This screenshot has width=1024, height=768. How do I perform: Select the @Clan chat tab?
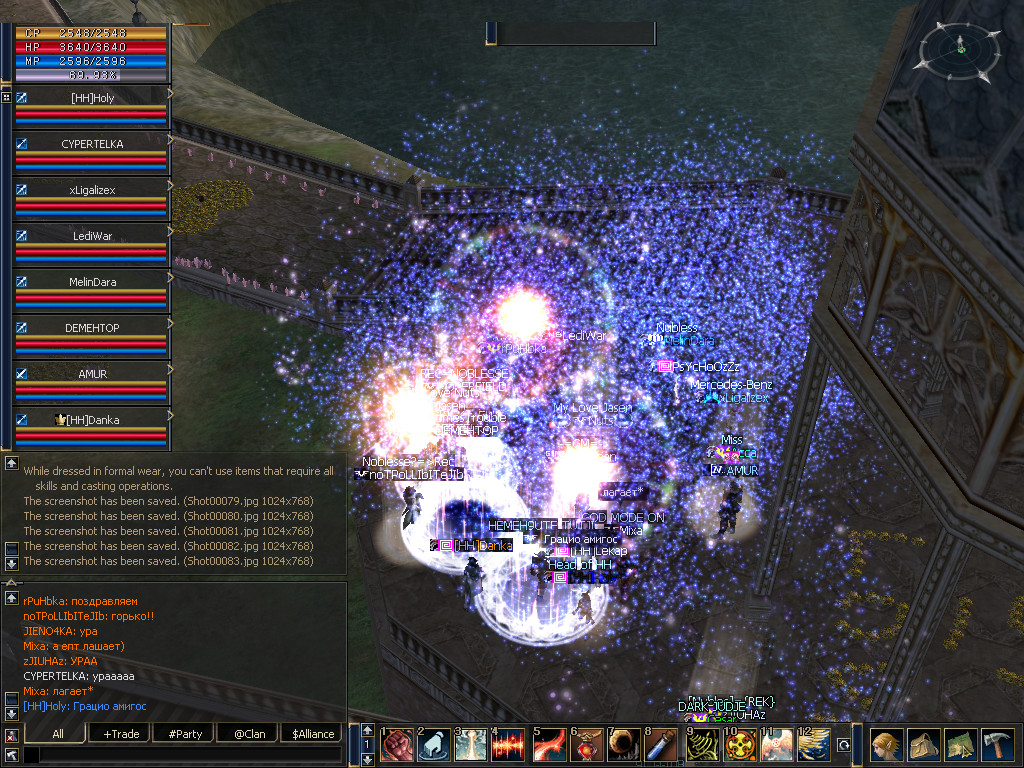pyautogui.click(x=247, y=734)
